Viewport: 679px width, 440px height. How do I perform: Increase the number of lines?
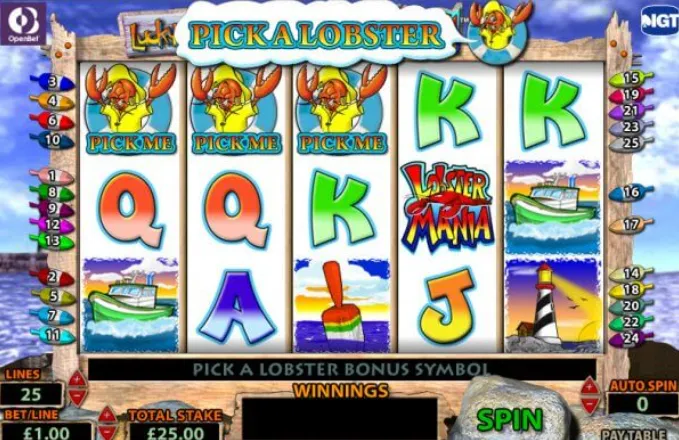pyautogui.click(x=77, y=379)
